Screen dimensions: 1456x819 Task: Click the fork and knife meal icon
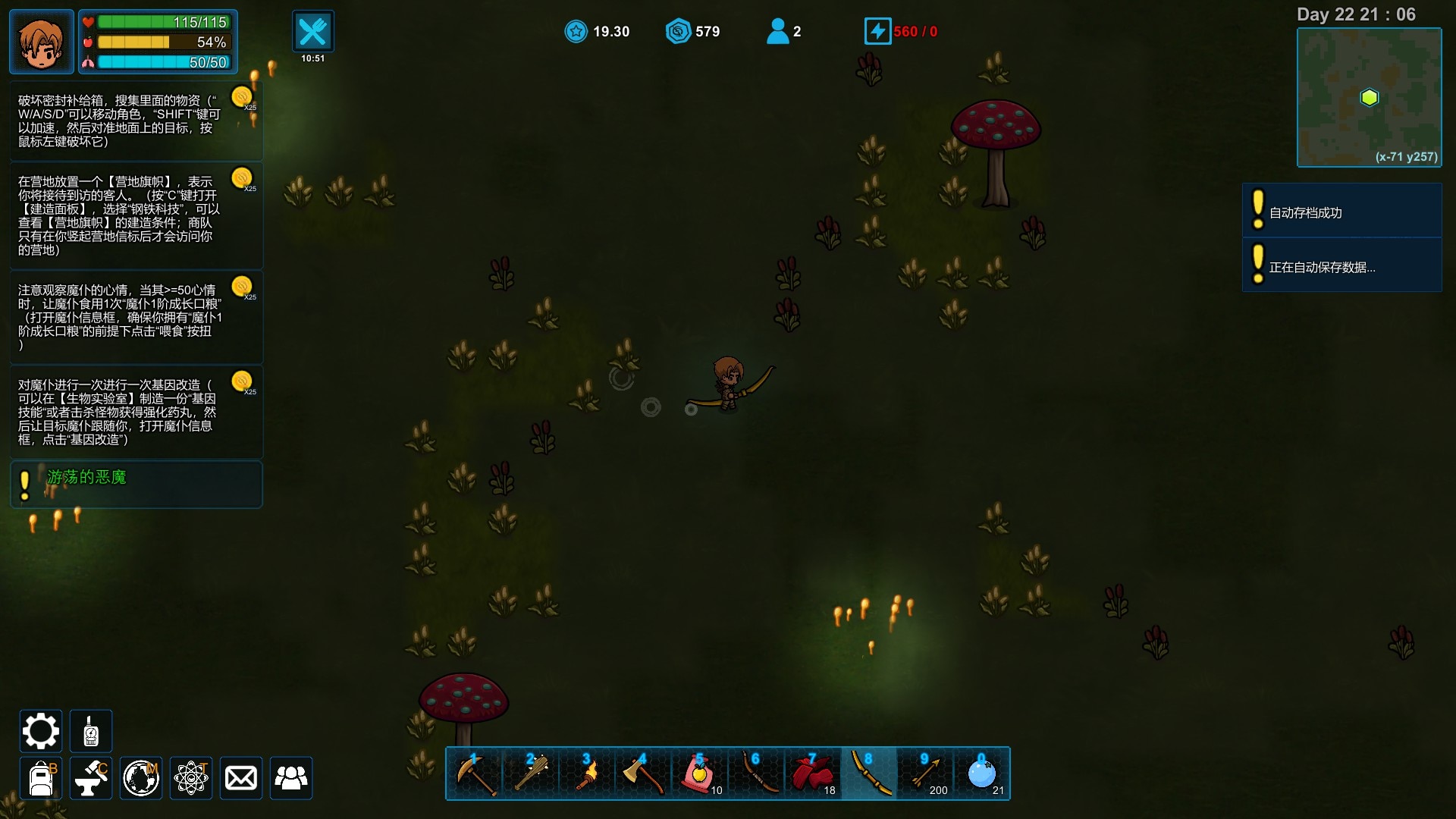(x=312, y=32)
